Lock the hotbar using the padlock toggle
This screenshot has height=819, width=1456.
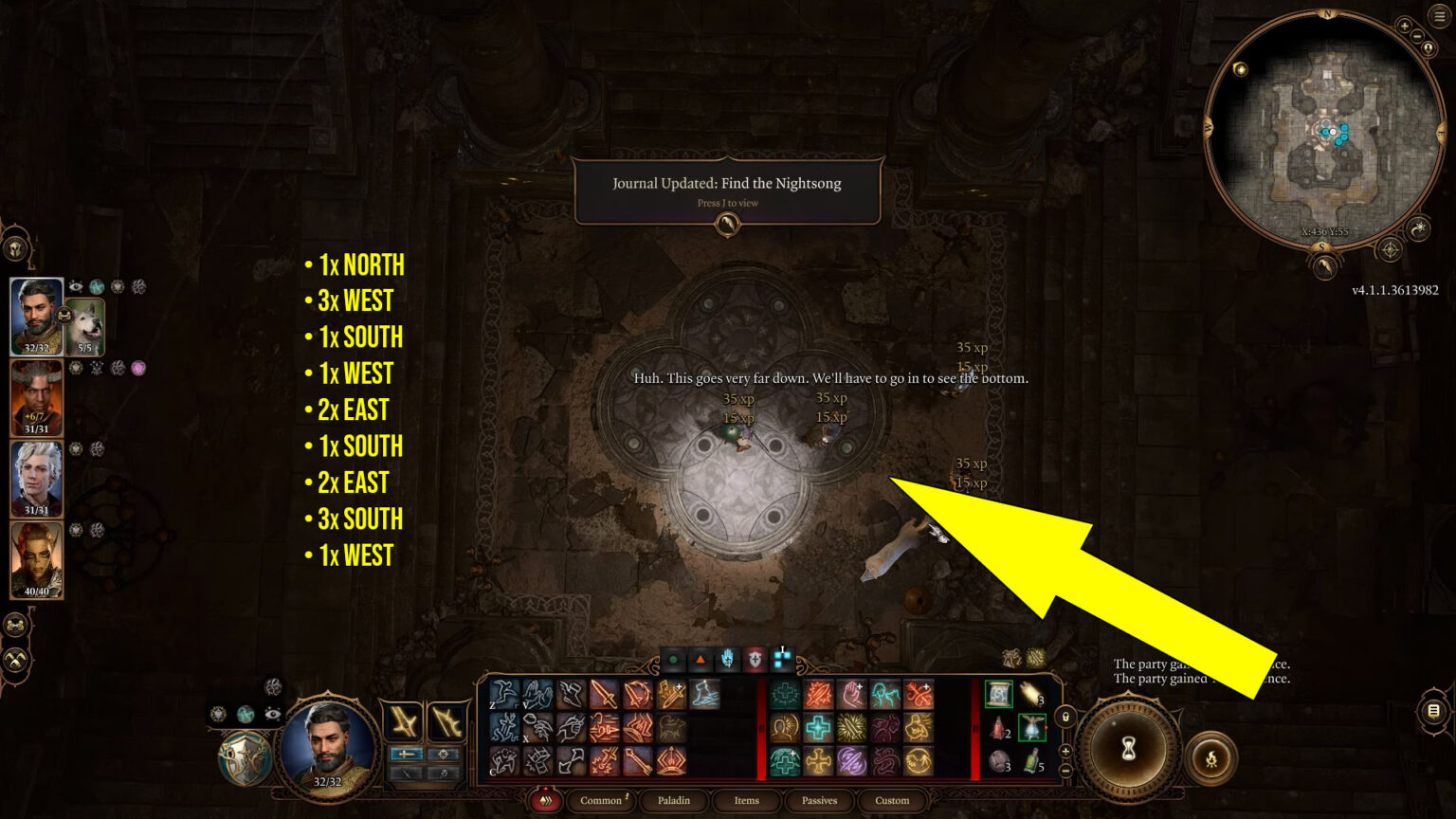(1065, 719)
